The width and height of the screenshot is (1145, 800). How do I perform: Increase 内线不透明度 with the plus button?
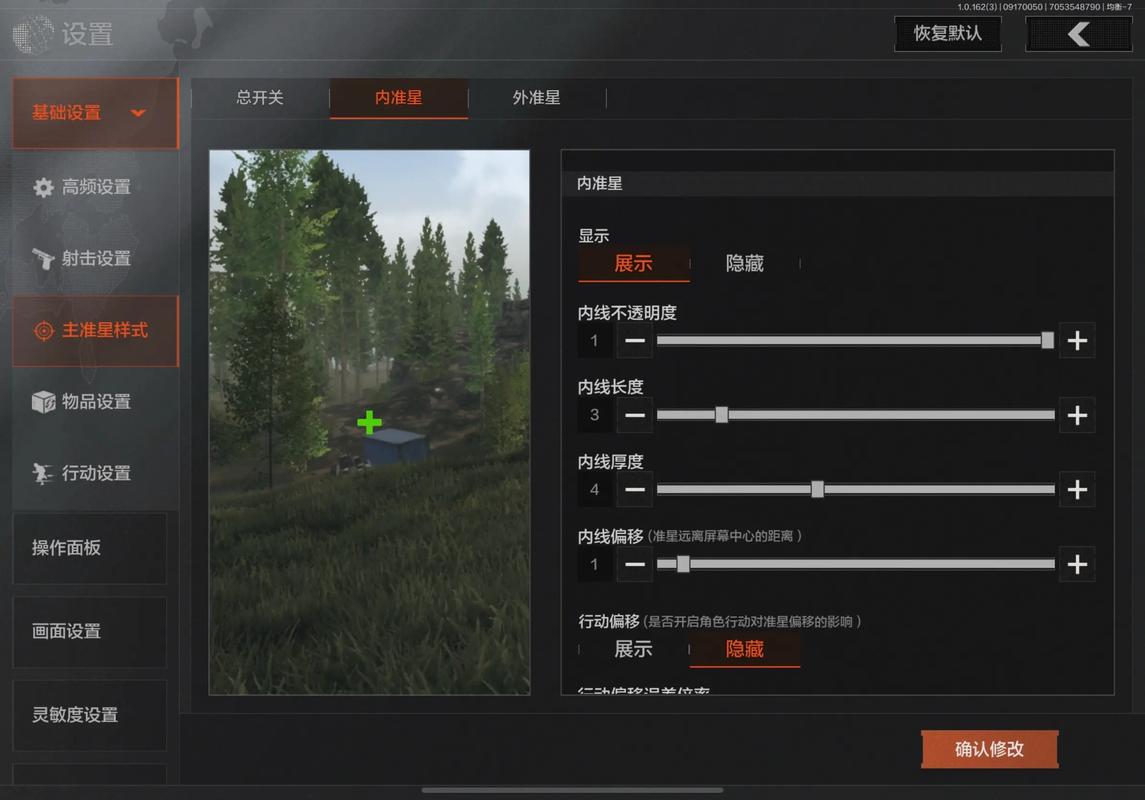click(1077, 340)
